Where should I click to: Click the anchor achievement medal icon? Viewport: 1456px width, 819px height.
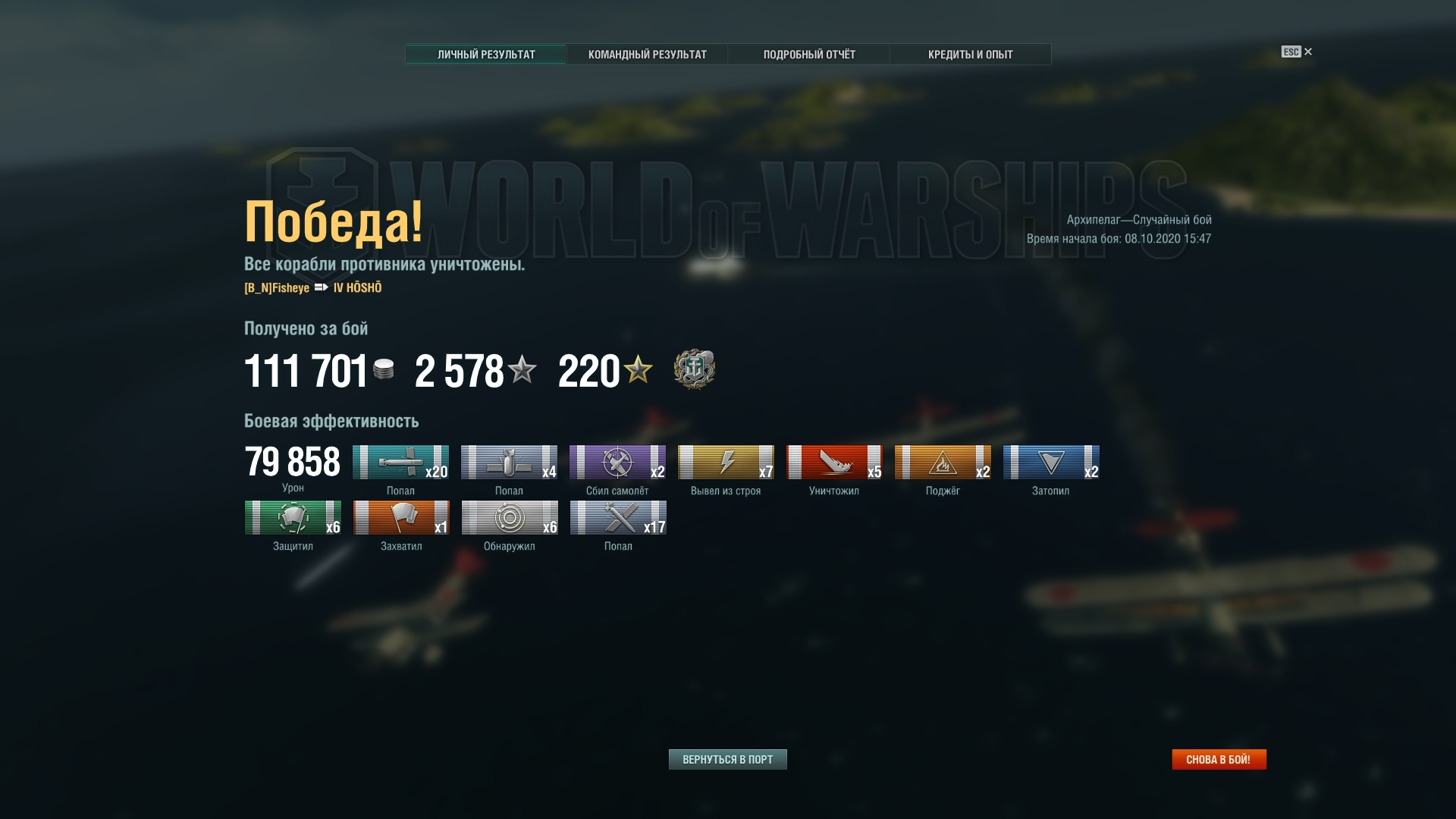(694, 370)
